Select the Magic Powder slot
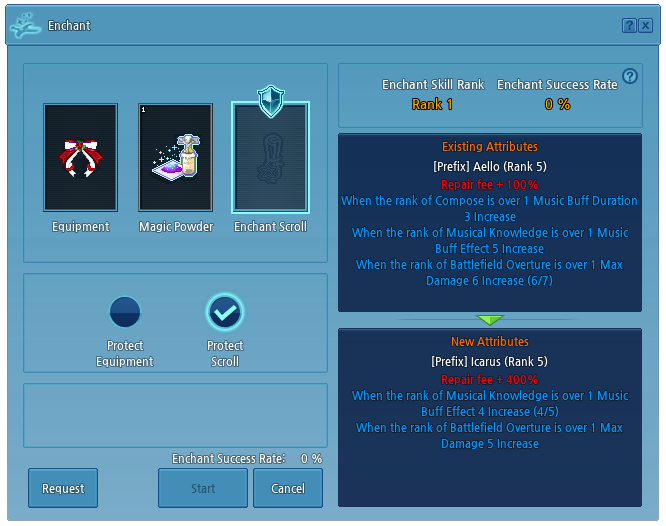Screen dimensions: 666x526 coord(176,158)
